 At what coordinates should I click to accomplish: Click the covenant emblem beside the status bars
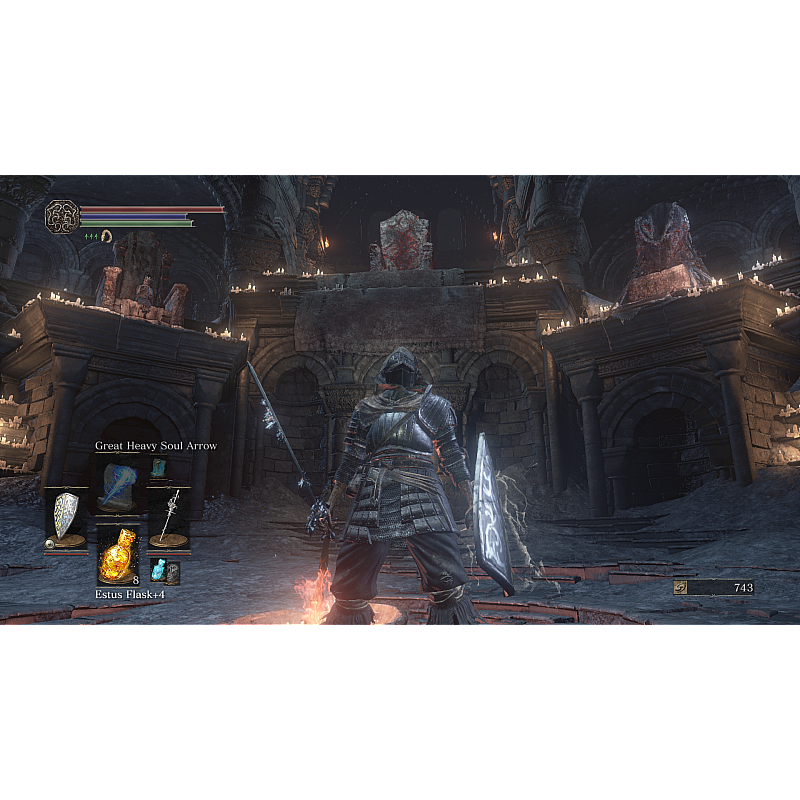[60, 216]
